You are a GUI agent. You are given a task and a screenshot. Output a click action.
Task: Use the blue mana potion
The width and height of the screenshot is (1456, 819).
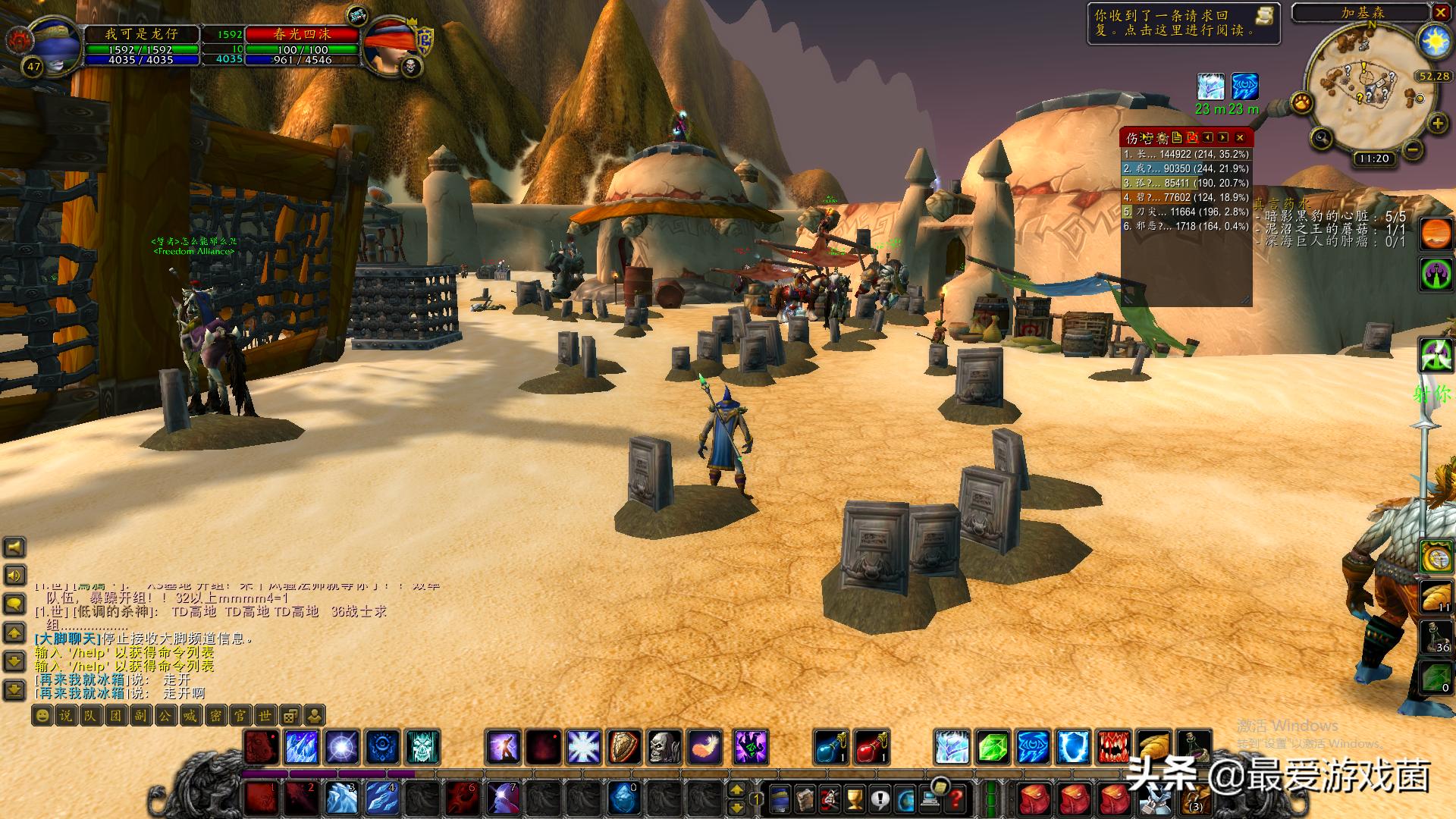coord(832,747)
